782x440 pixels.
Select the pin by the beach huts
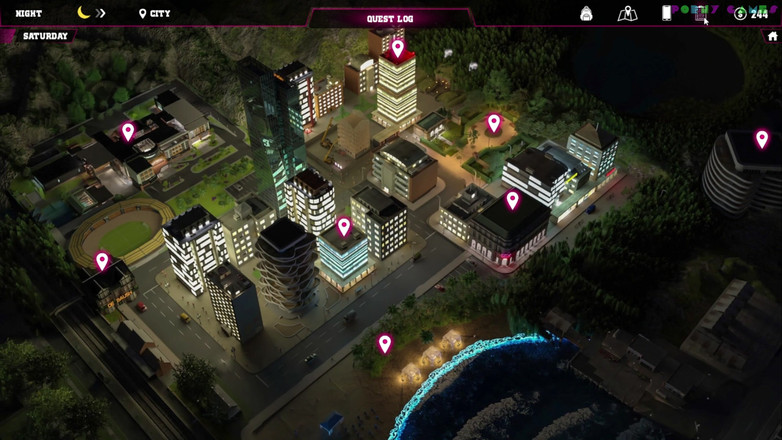tap(385, 344)
